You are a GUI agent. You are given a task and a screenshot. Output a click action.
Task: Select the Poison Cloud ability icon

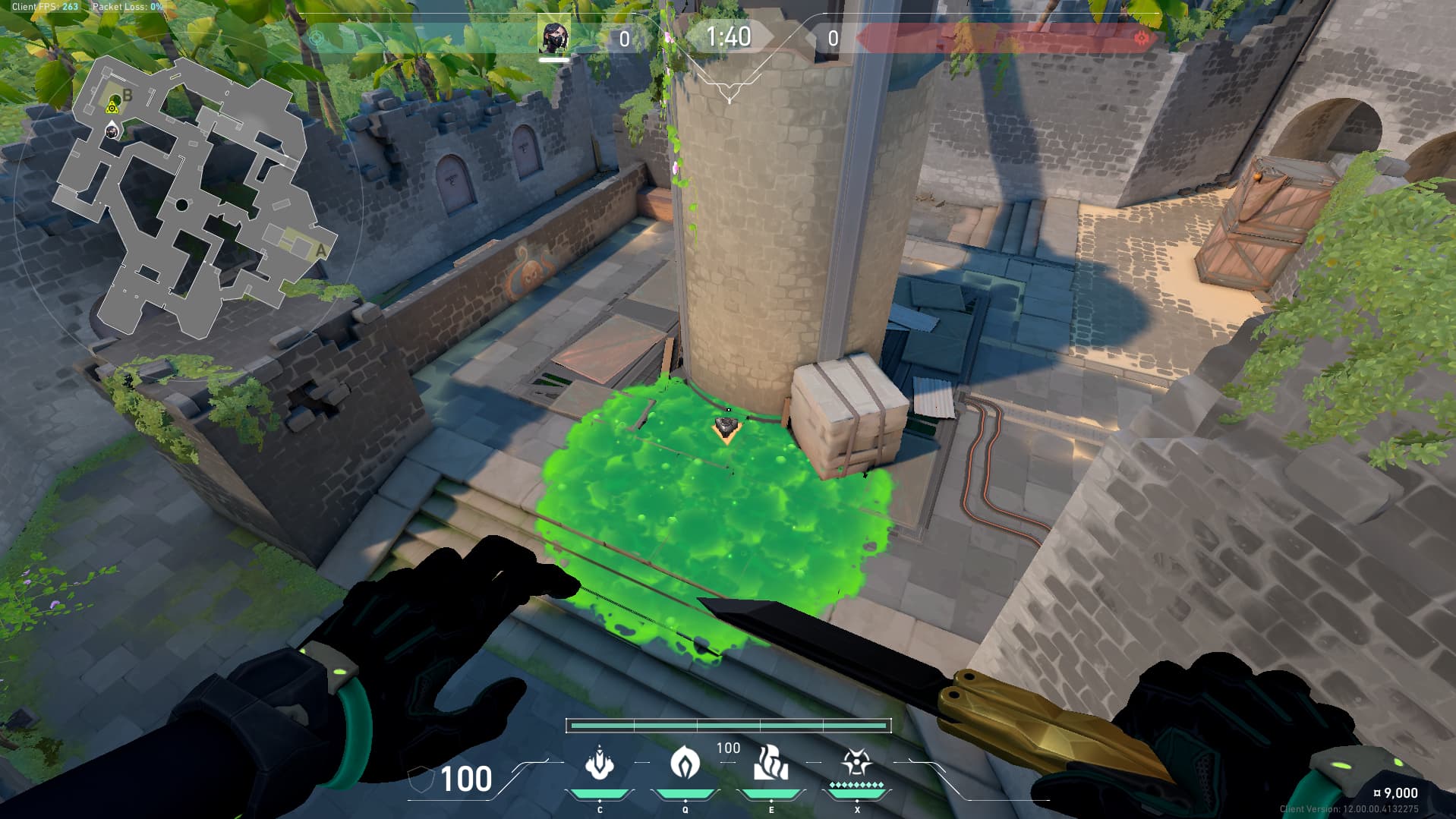pos(685,763)
